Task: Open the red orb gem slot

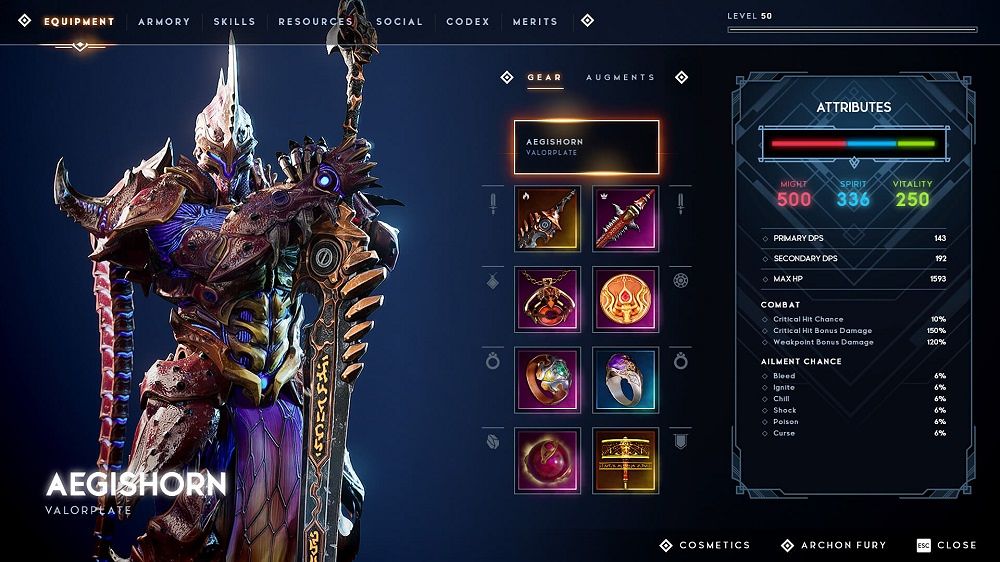Action: pyautogui.click(x=547, y=459)
